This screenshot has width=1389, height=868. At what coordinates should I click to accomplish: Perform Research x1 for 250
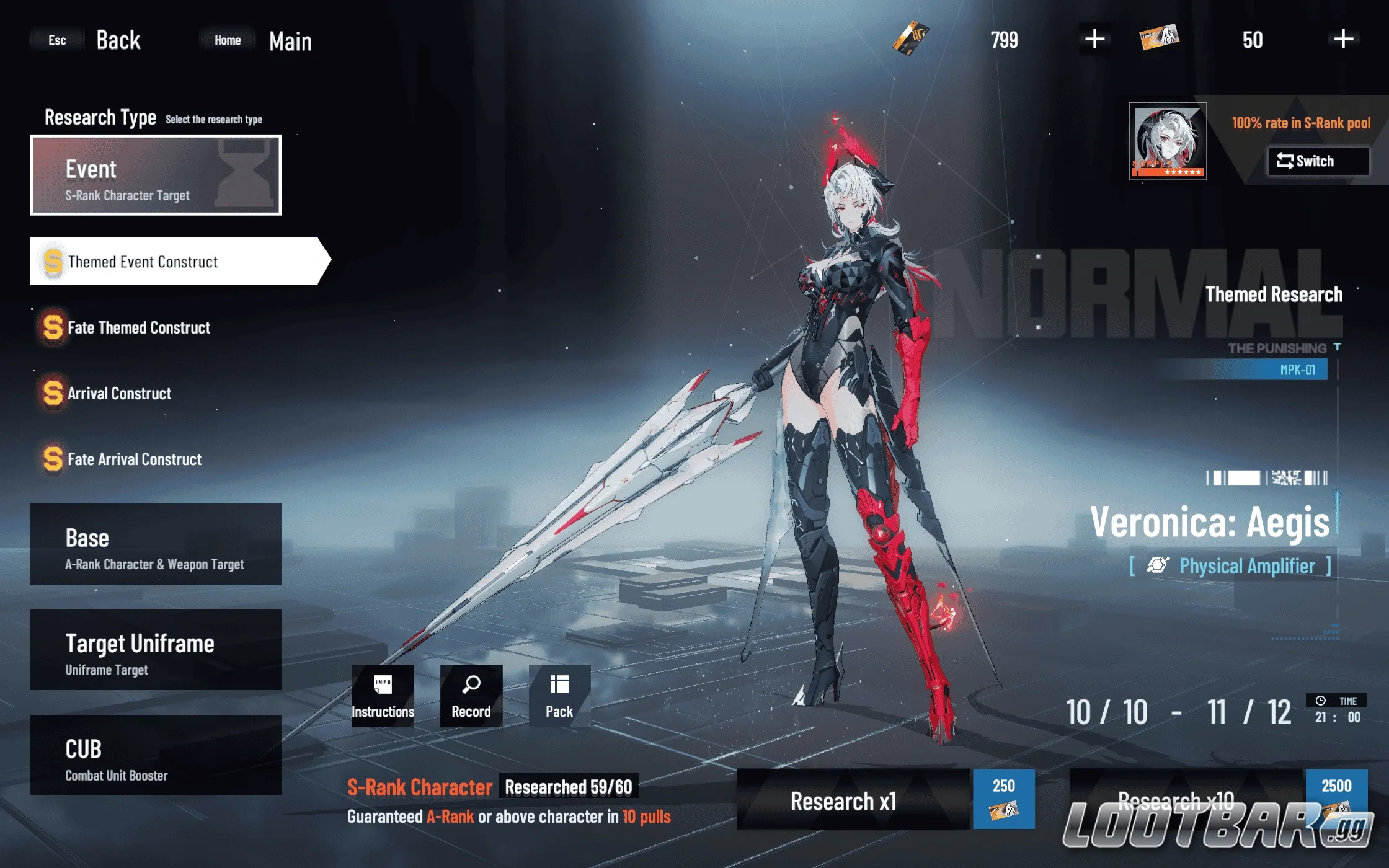[843, 800]
